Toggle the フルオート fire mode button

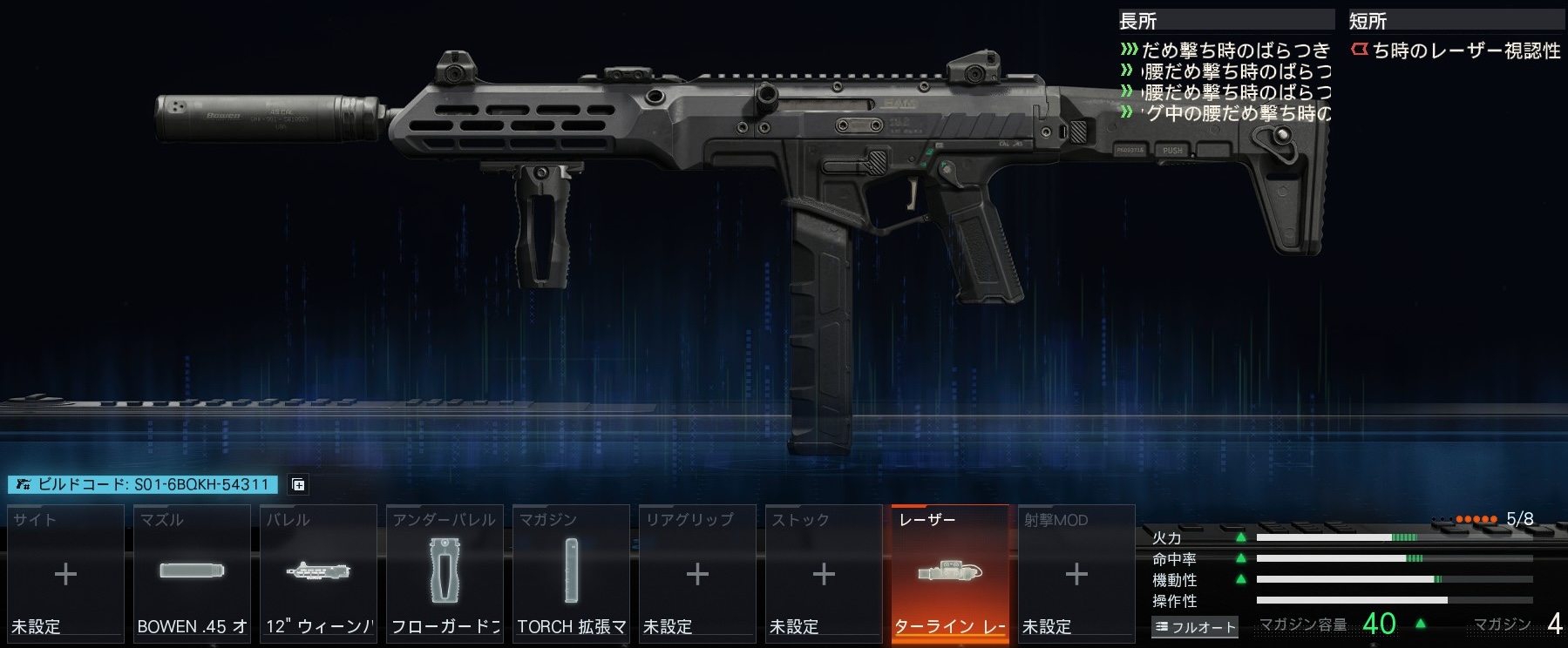point(1195,626)
